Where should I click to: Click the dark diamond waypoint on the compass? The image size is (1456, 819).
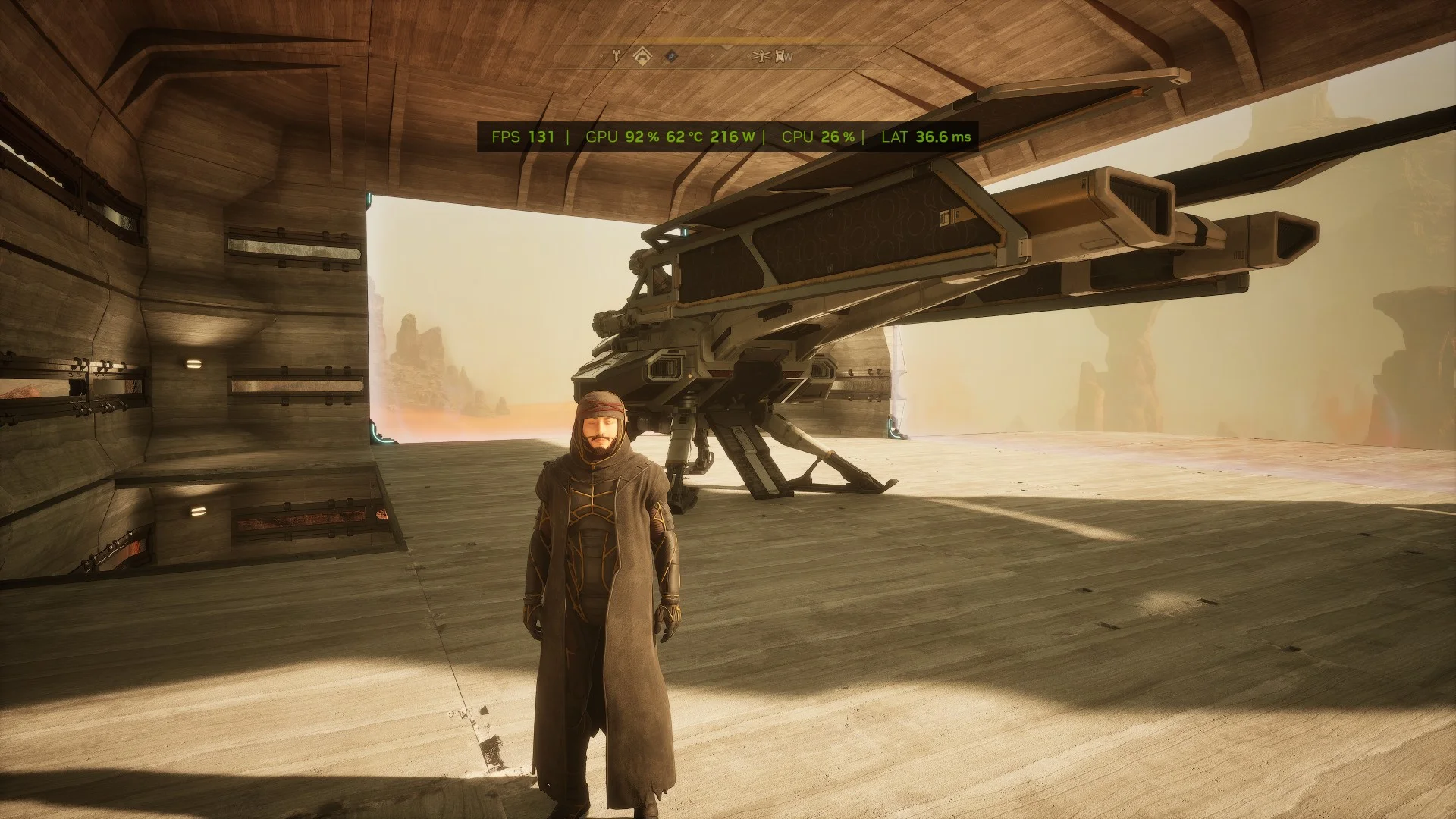point(671,55)
